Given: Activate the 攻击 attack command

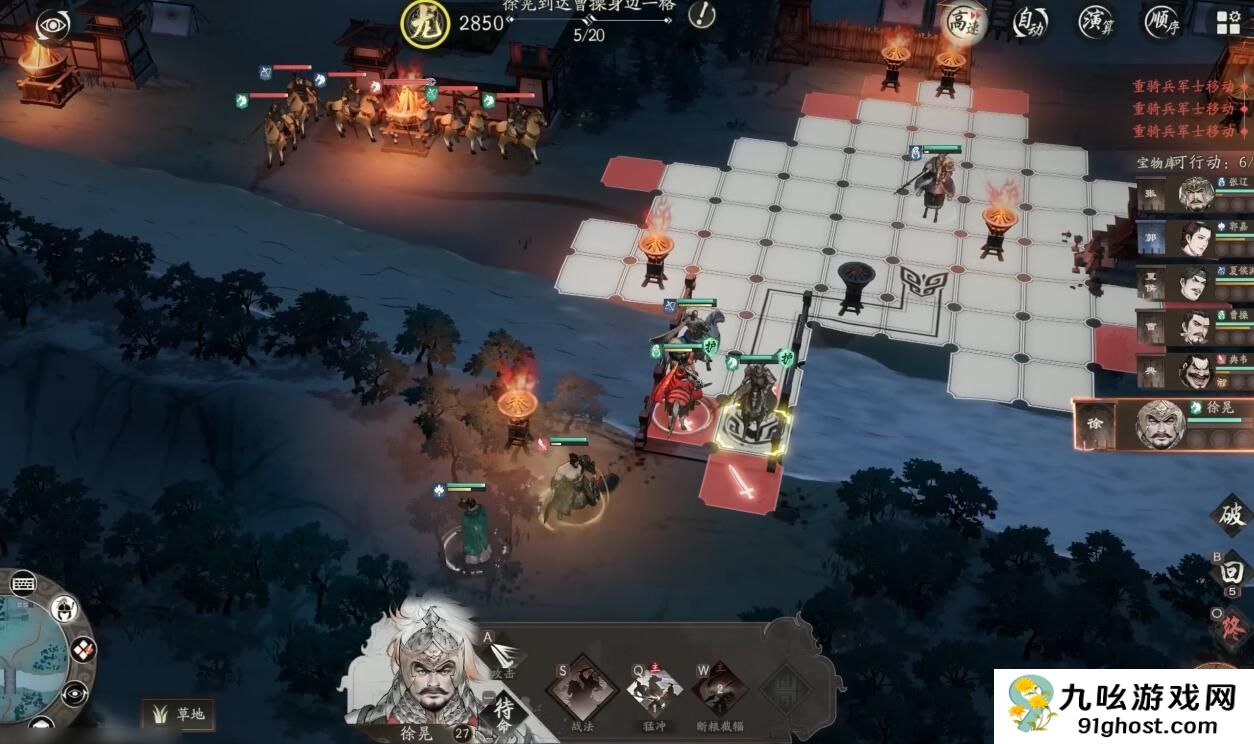Looking at the screenshot, I should 506,655.
